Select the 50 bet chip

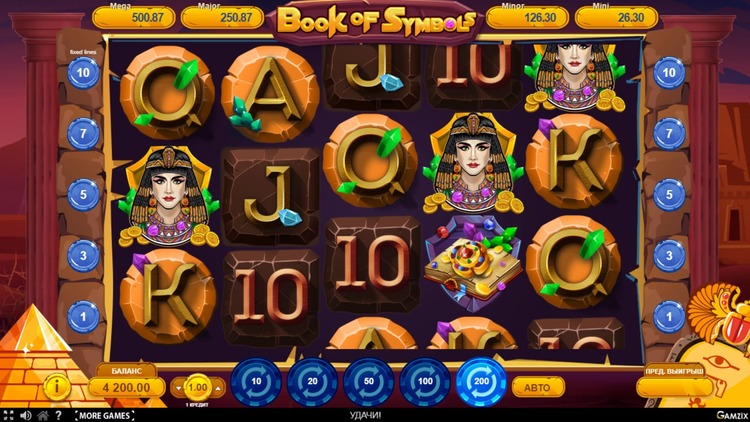point(369,383)
